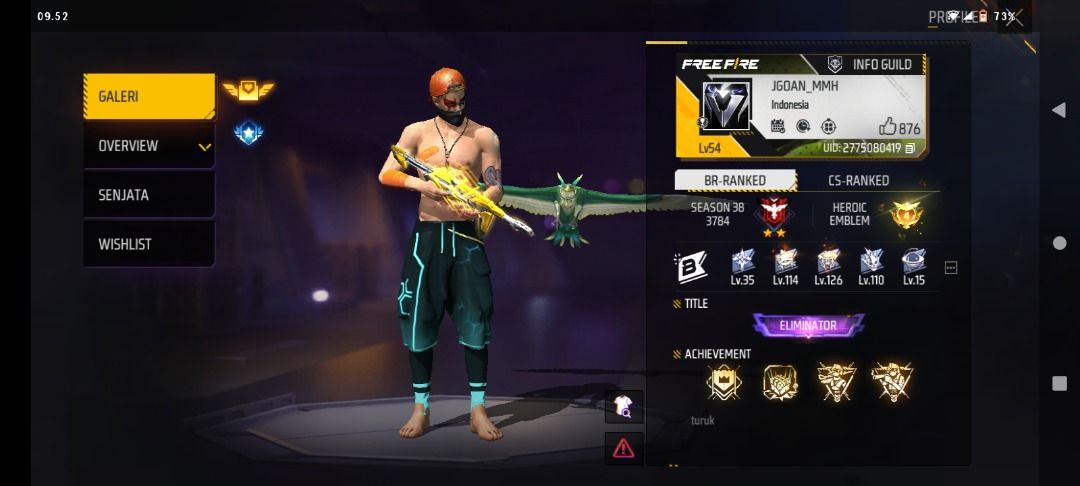The height and width of the screenshot is (486, 1080).
Task: Select the BR-Ranked tab
Action: [x=735, y=181]
